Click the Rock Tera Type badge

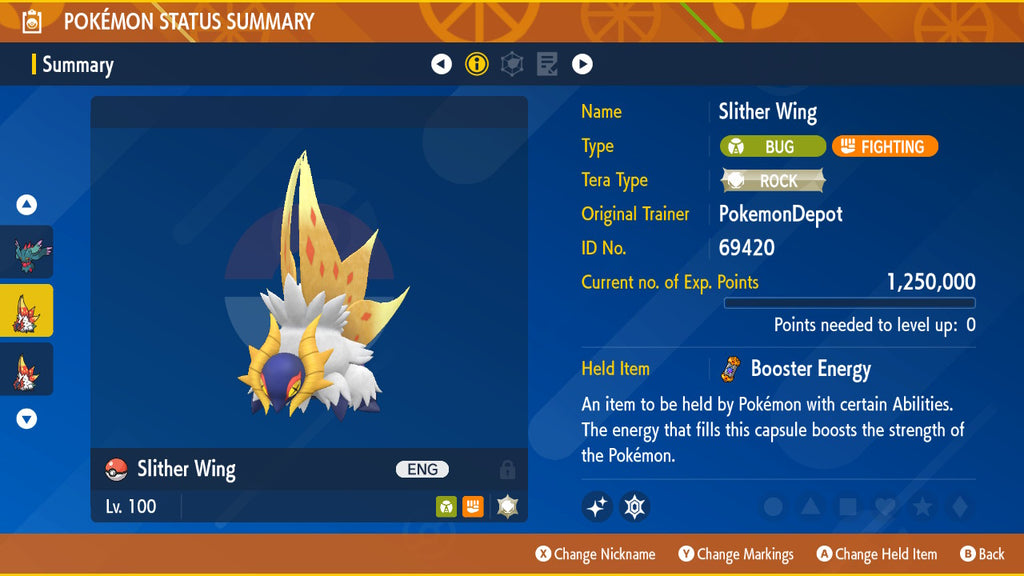[x=773, y=180]
